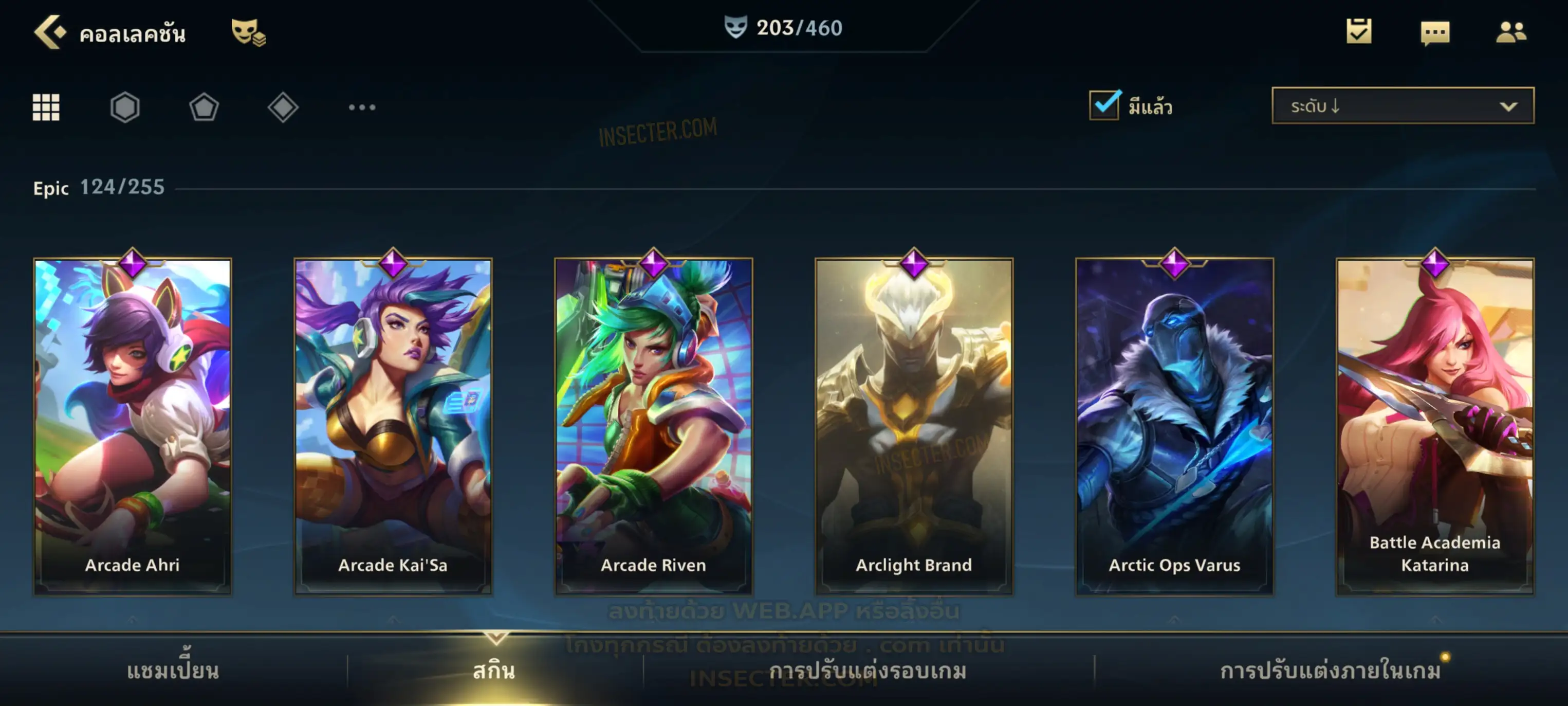This screenshot has width=1568, height=706.
Task: Go back from the collection screen
Action: coord(50,32)
